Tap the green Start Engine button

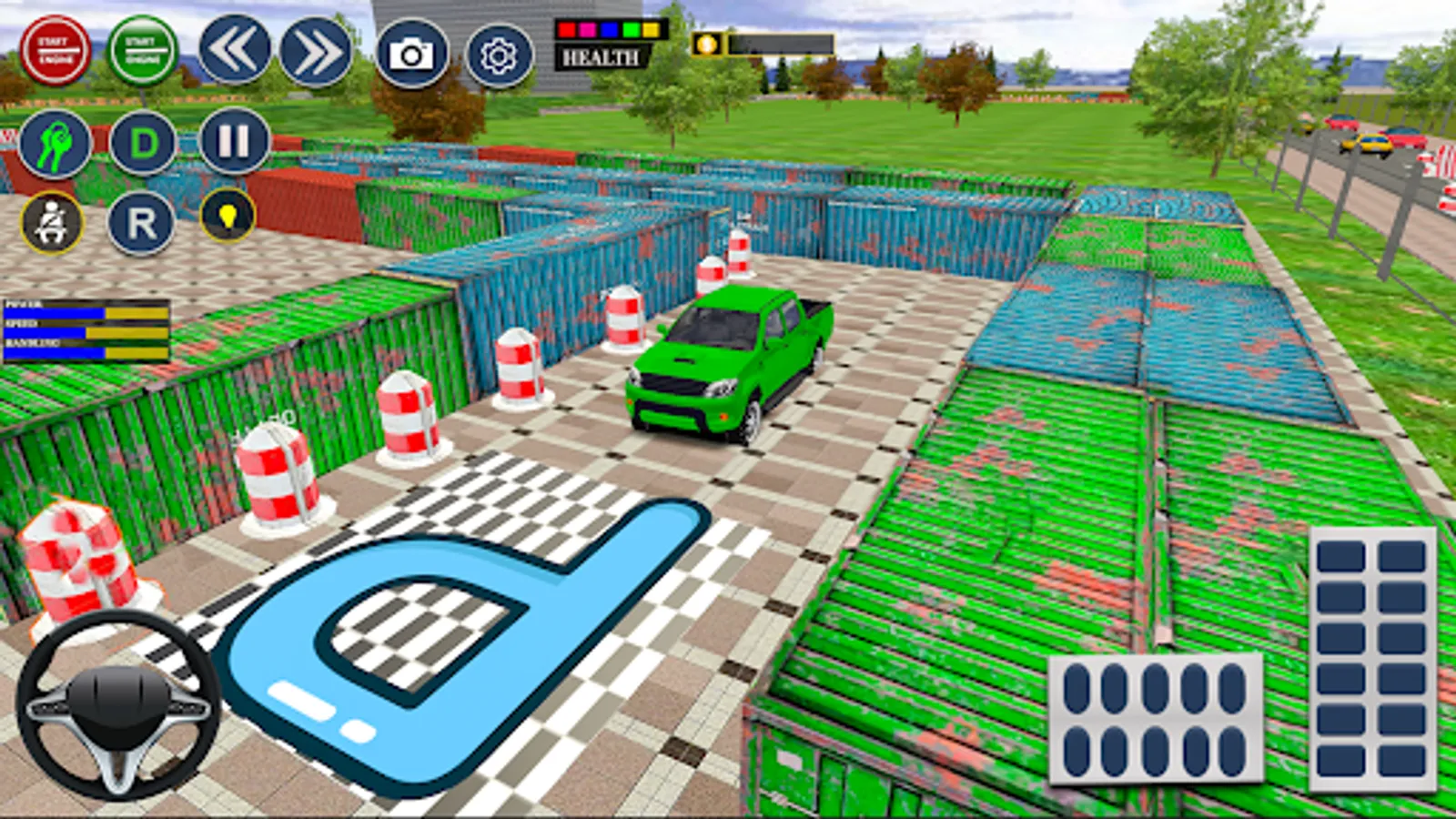142,51
